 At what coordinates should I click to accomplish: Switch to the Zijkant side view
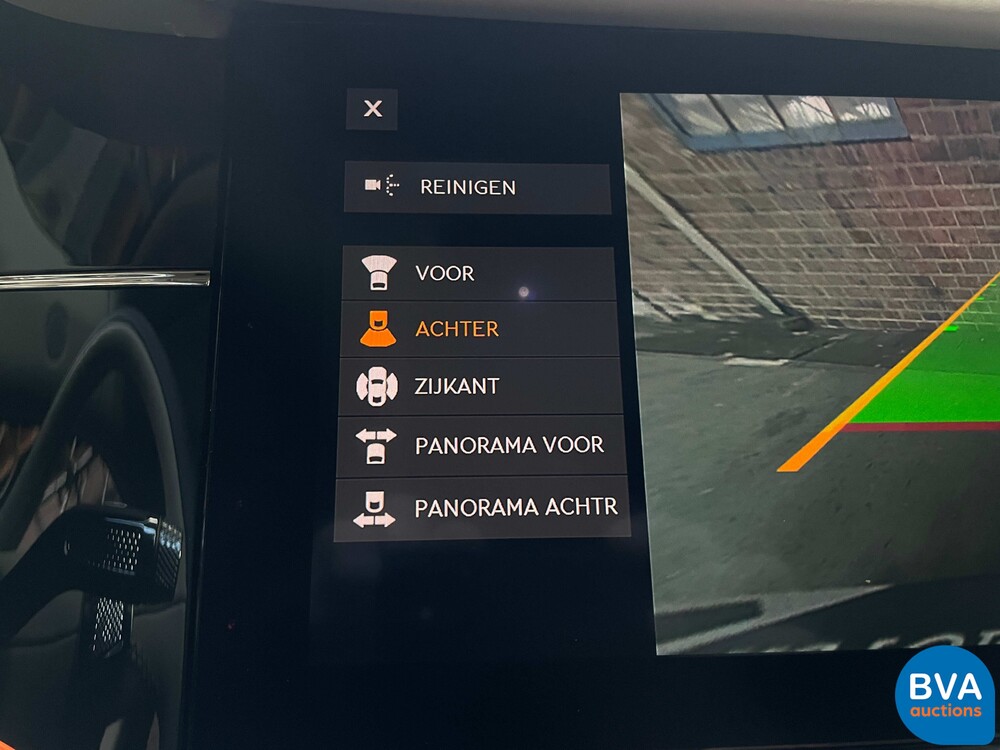click(479, 386)
